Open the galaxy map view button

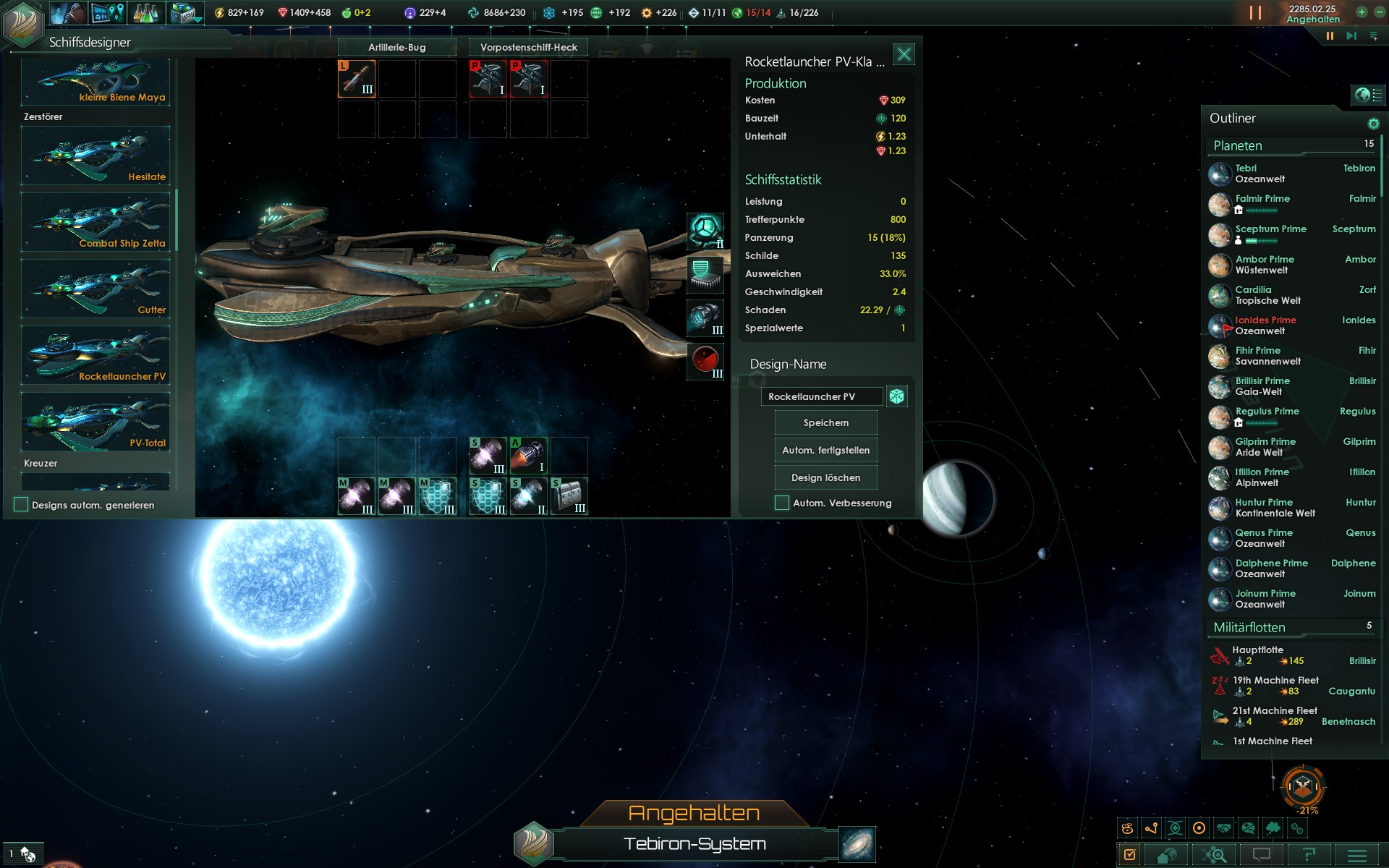pos(857,844)
